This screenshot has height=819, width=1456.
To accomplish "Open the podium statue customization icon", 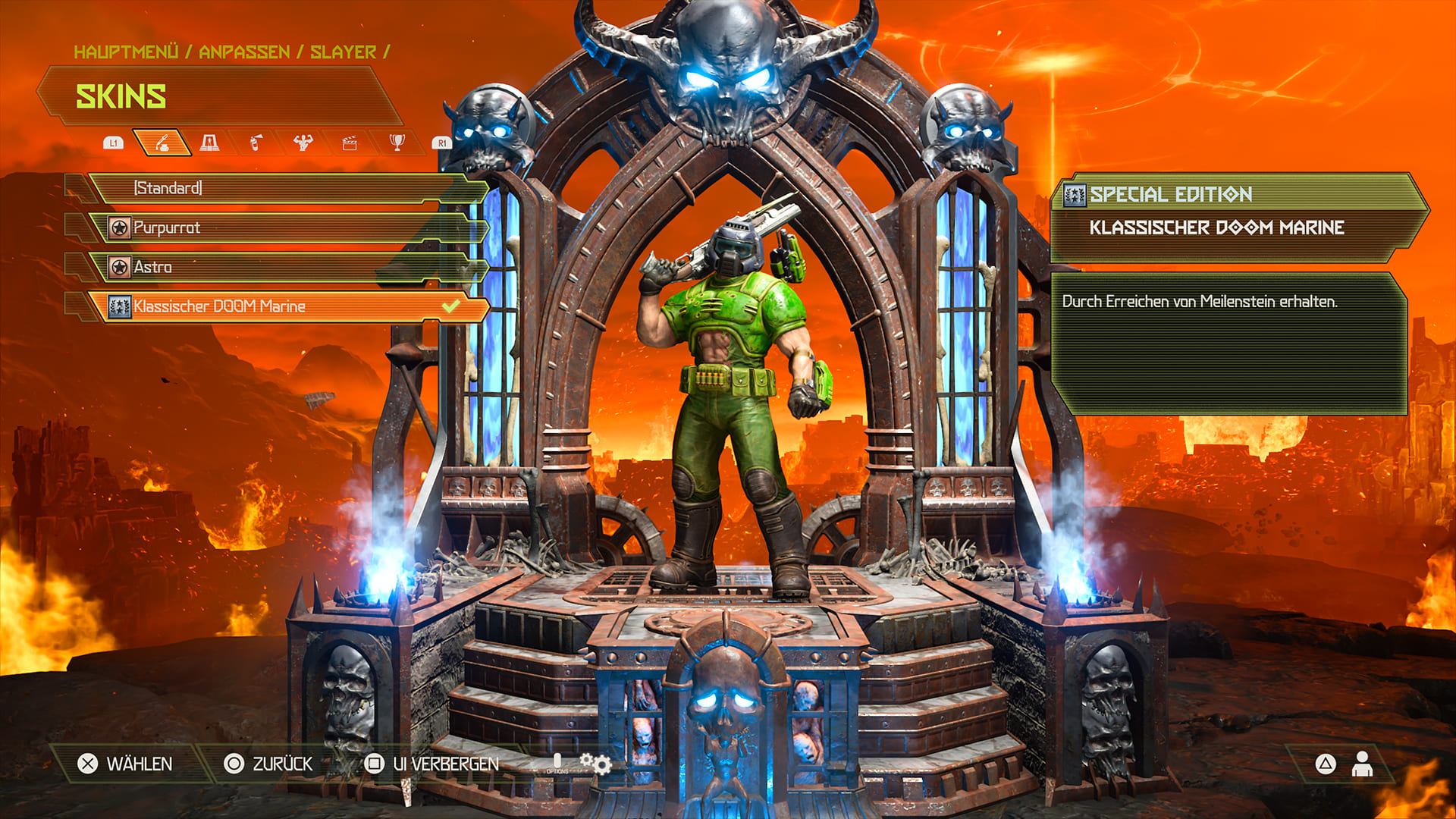I will [x=209, y=141].
